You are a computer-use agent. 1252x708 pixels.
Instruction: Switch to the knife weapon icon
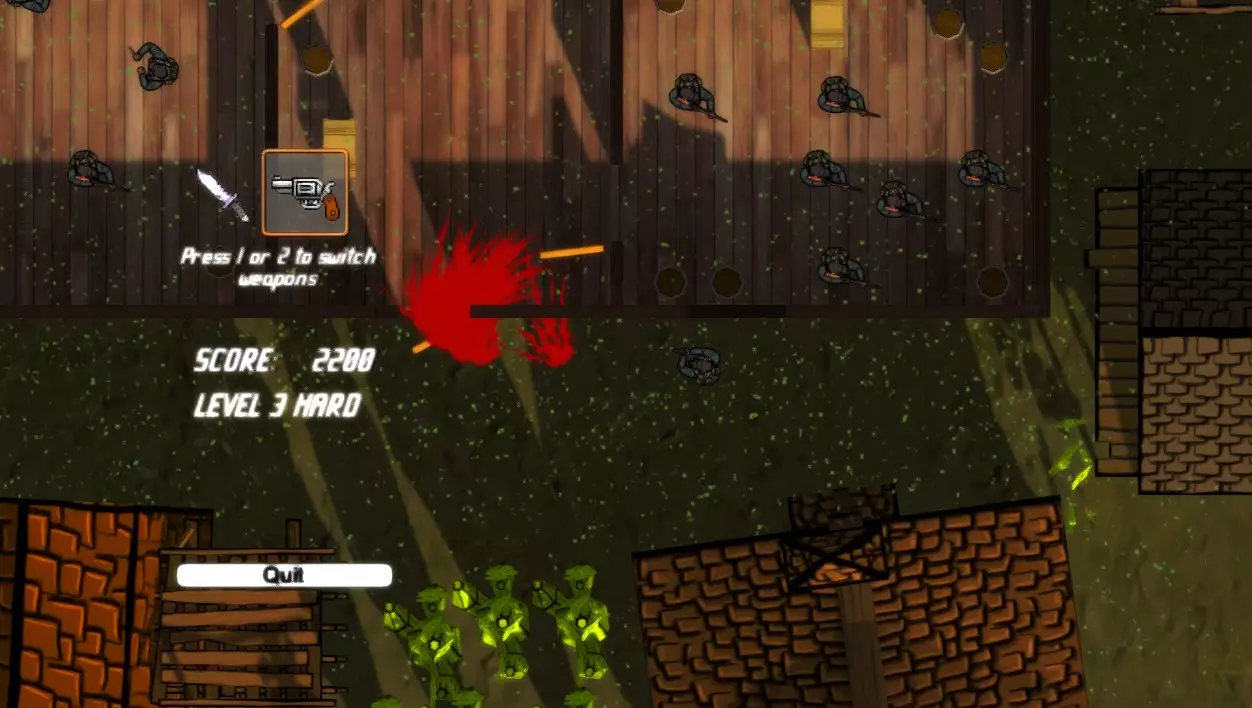(x=222, y=194)
